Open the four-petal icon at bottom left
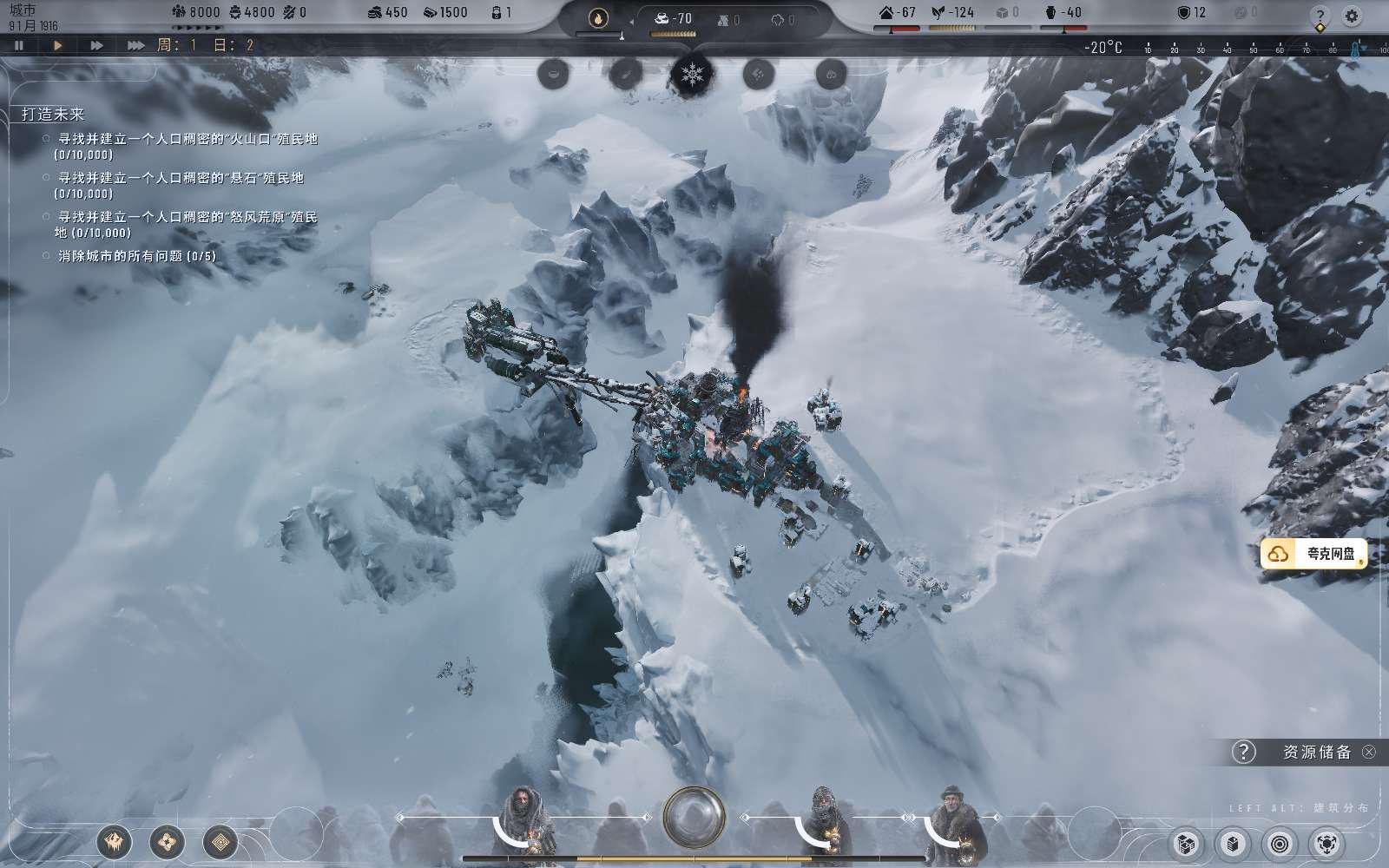1389x868 pixels. click(167, 841)
